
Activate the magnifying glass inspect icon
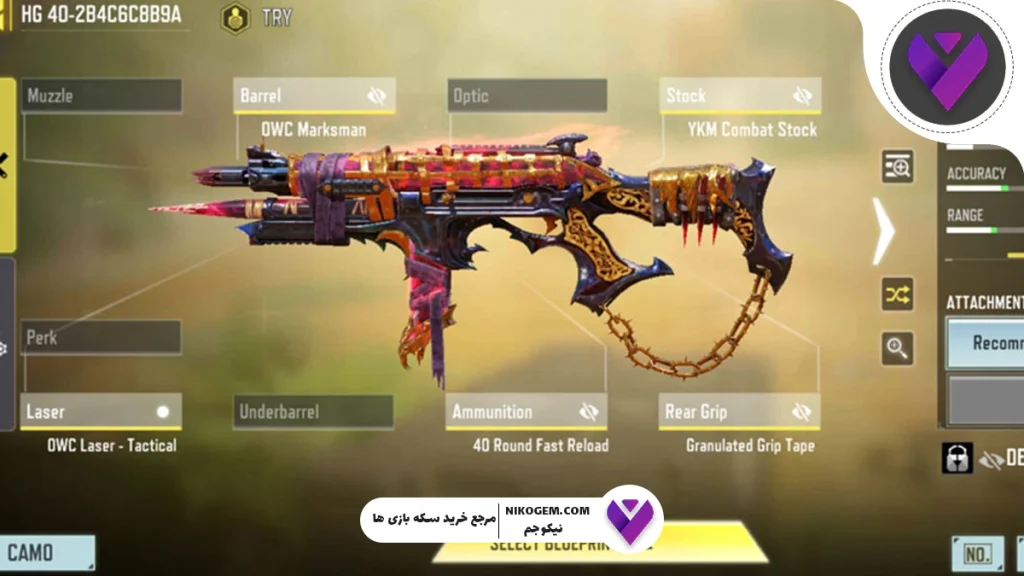897,348
